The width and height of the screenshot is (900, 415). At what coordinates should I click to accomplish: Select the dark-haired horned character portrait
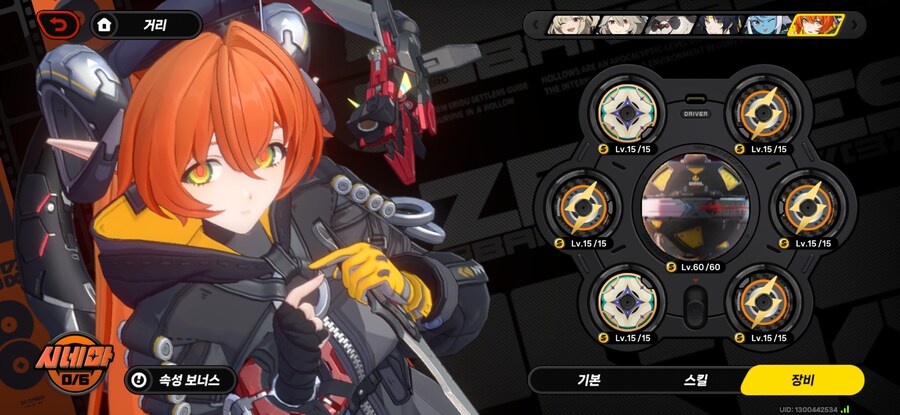point(712,25)
